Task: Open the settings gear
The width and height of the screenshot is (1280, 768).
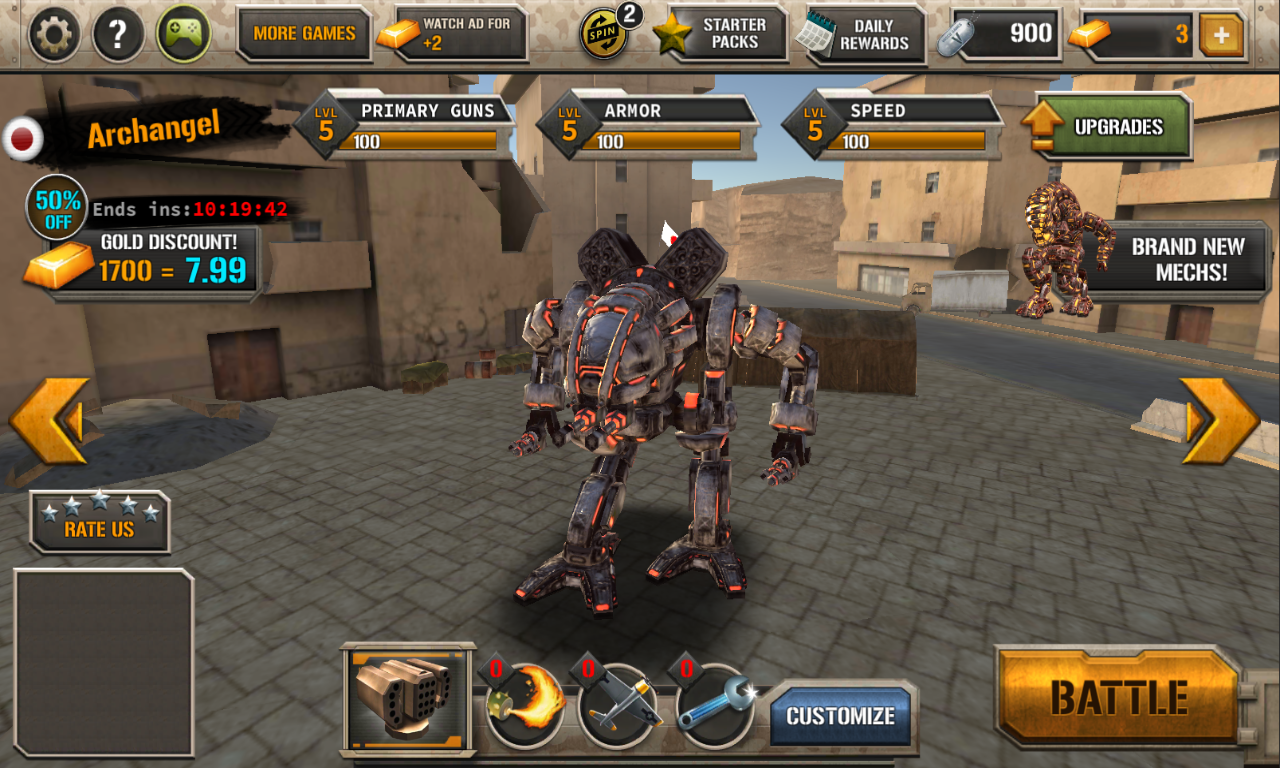Action: click(x=54, y=33)
